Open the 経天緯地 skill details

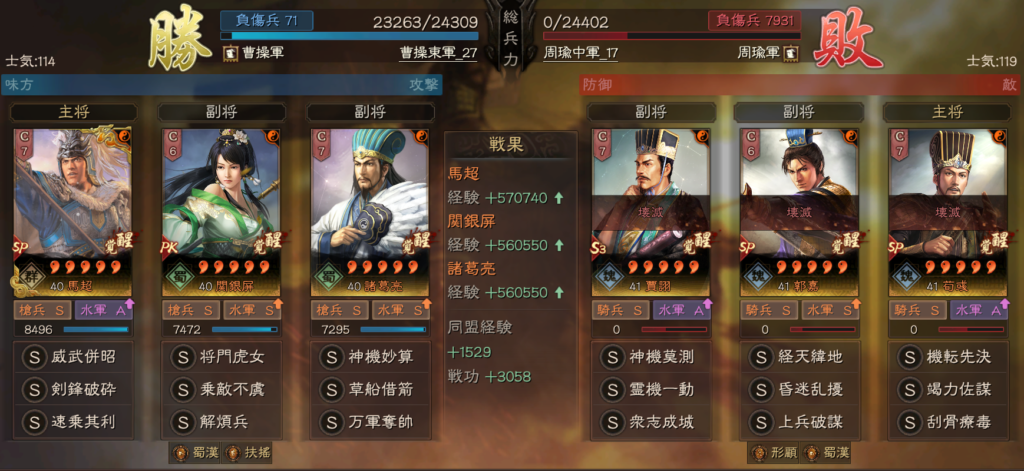[x=799, y=357]
